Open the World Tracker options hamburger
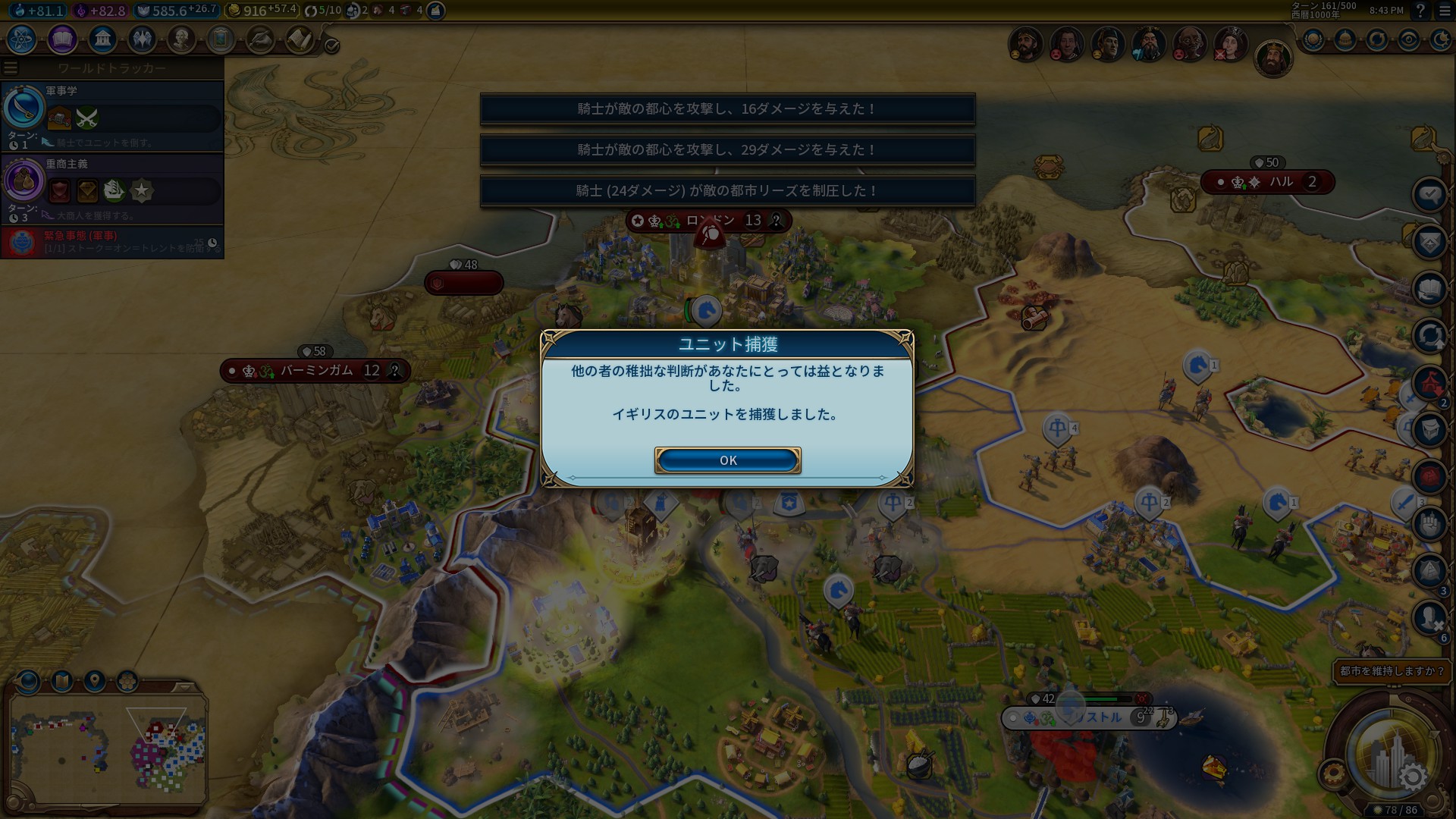The height and width of the screenshot is (819, 1456). click(x=11, y=68)
